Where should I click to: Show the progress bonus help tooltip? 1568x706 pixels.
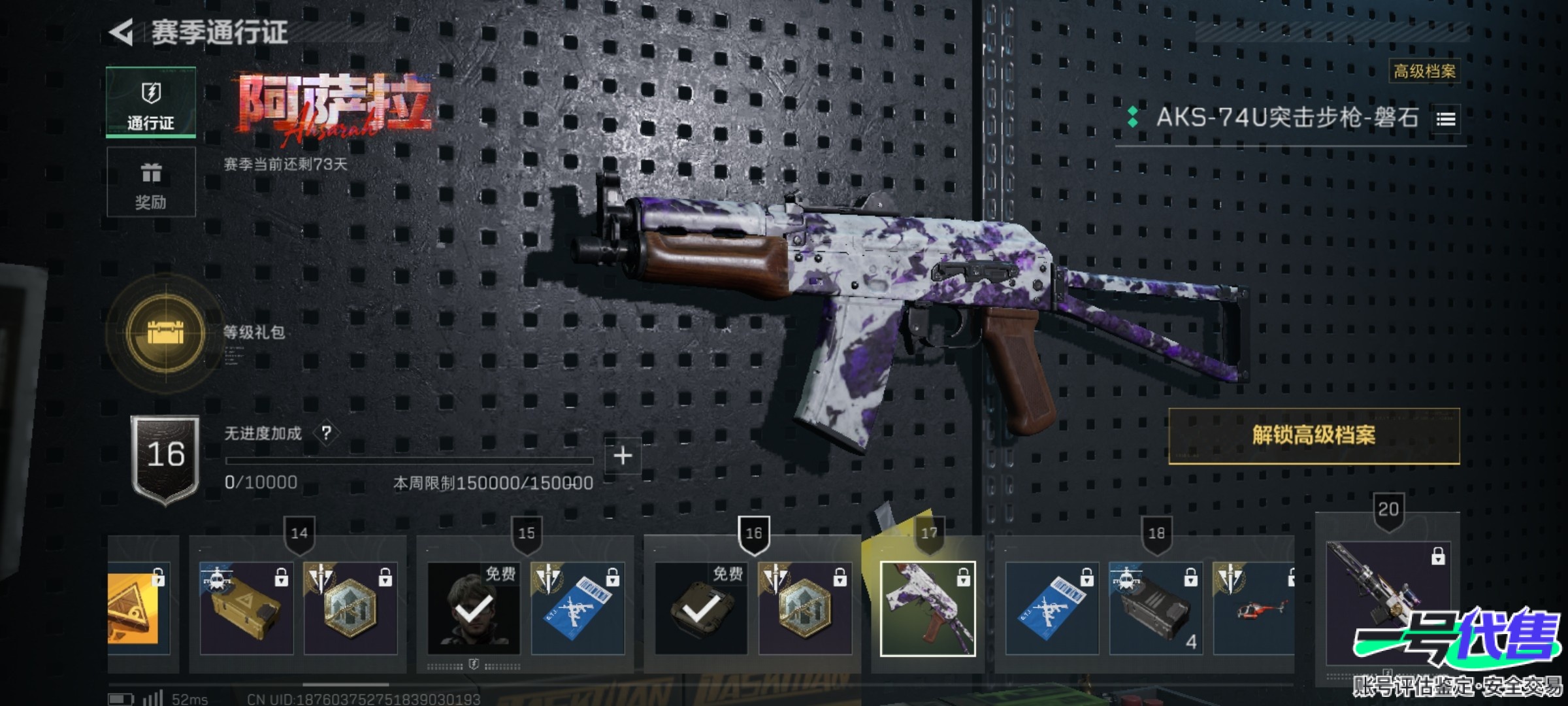tap(326, 433)
